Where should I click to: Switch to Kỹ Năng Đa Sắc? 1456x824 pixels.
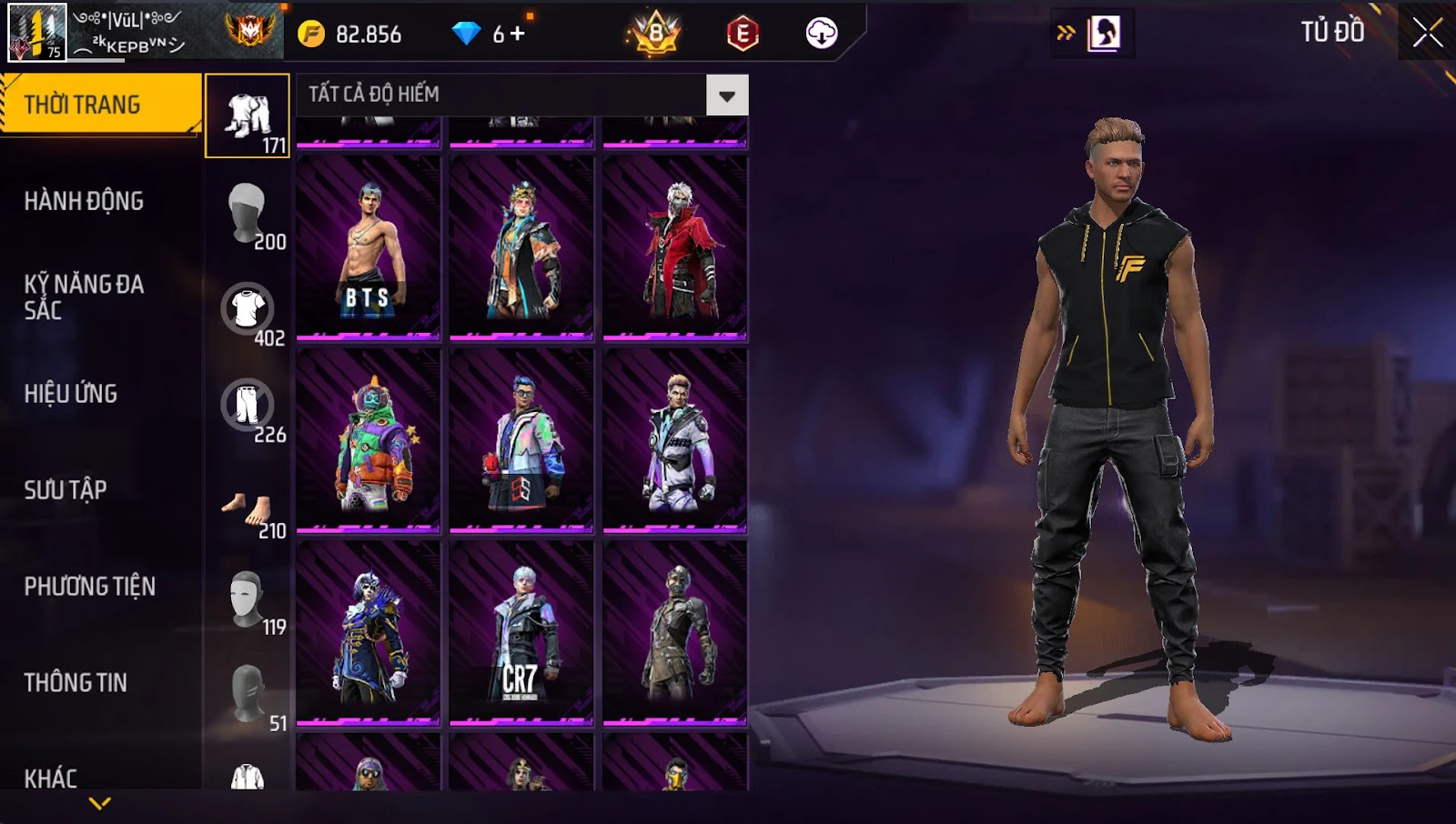[84, 296]
